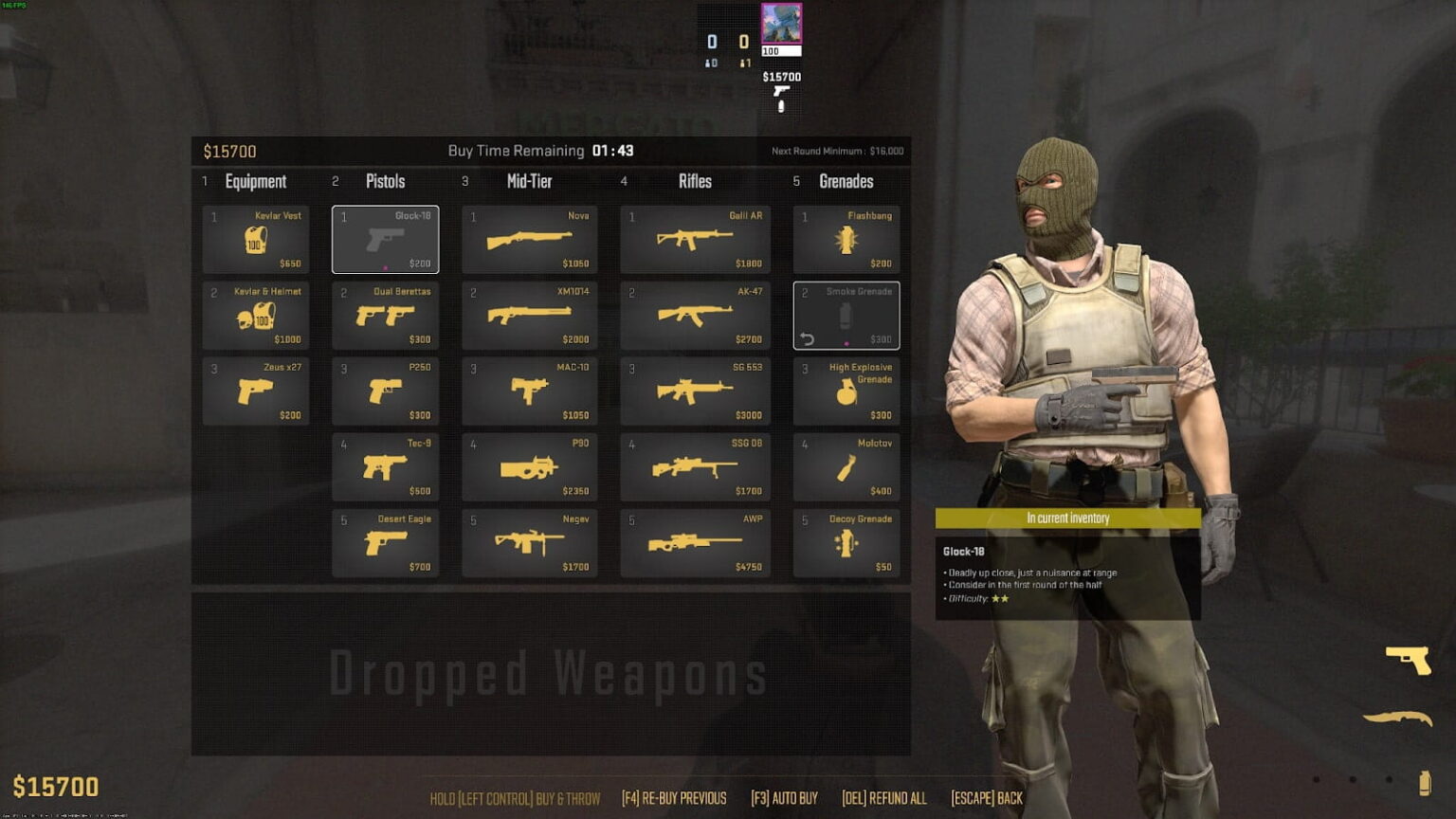Buy the AWP sniper rifle

coord(695,542)
